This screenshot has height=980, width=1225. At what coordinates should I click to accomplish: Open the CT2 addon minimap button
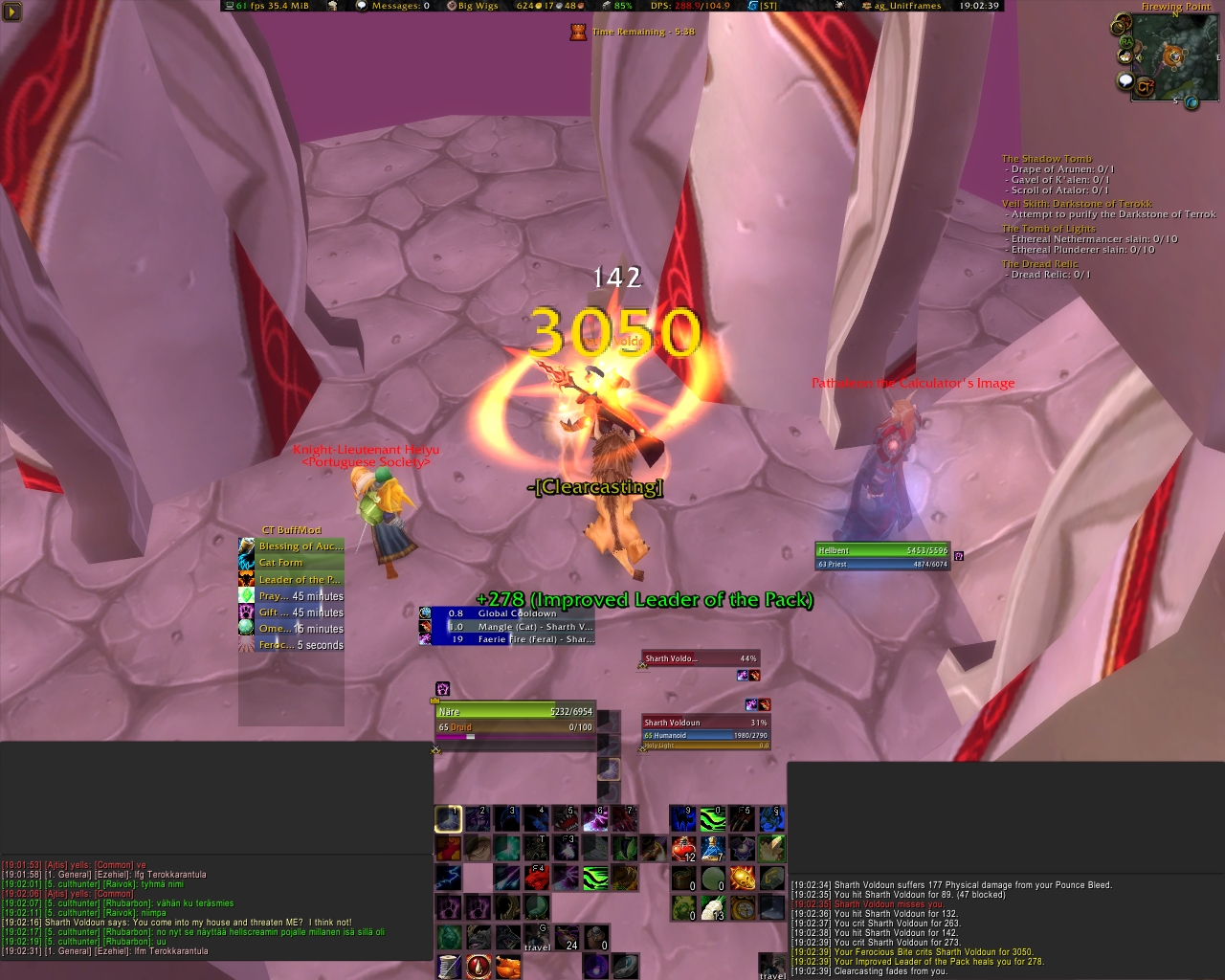(x=1145, y=88)
